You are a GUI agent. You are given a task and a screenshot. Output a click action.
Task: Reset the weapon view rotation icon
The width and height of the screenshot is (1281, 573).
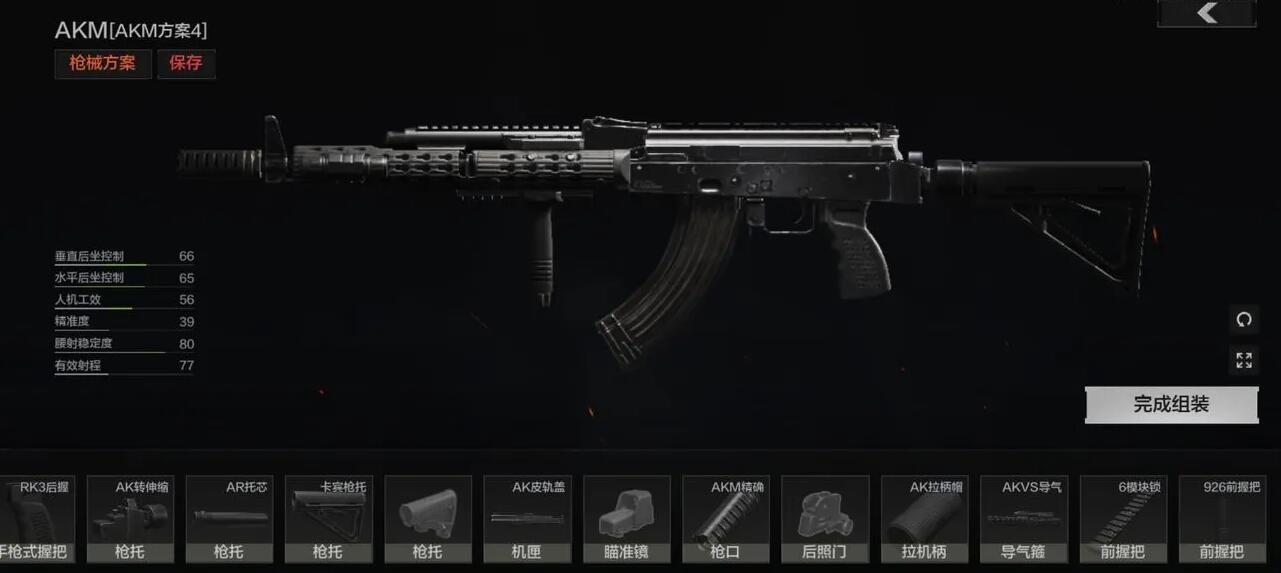click(x=1244, y=320)
